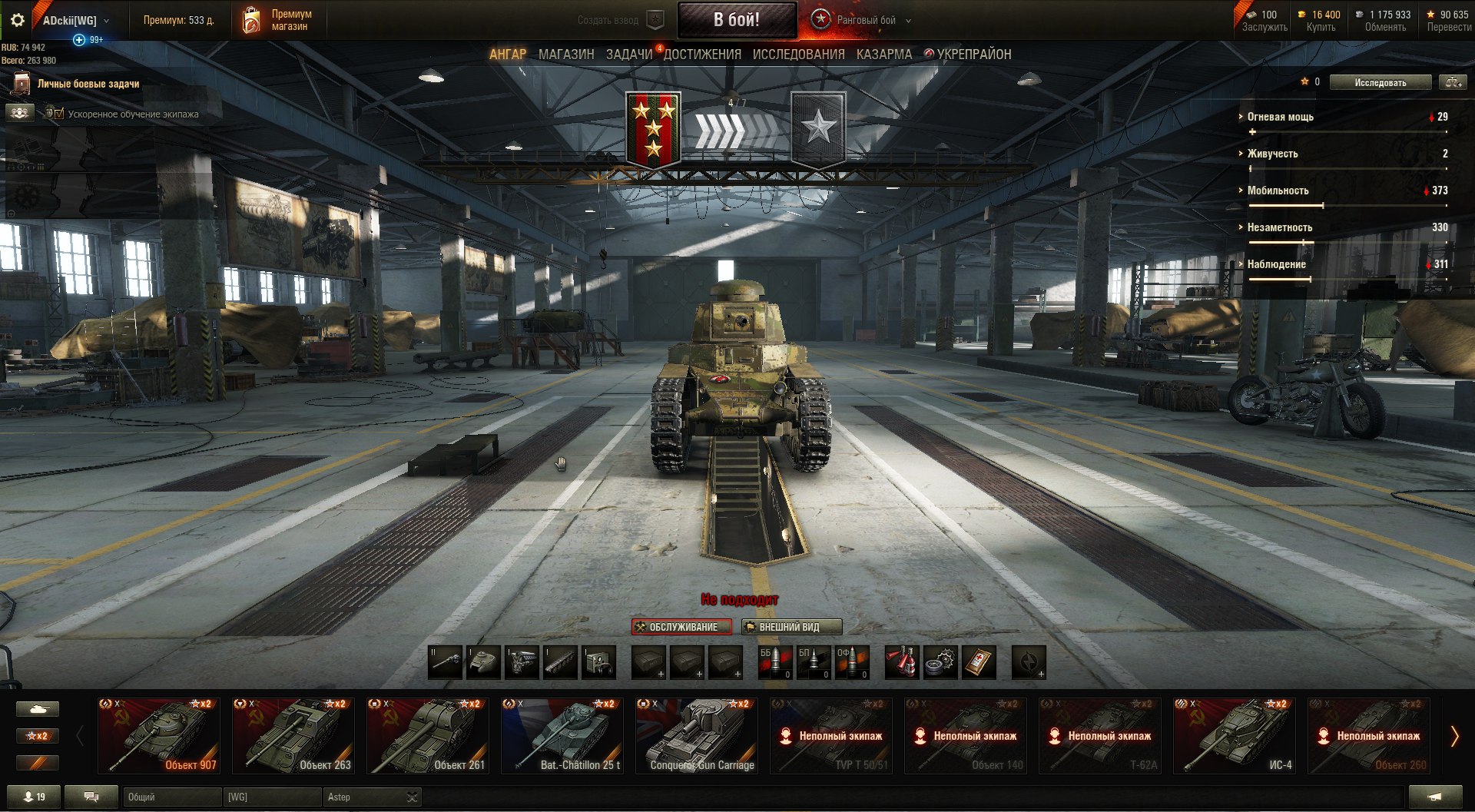The height and width of the screenshot is (812, 1475).
Task: Open the Ранговый бой mode dropdown
Action: (x=864, y=21)
